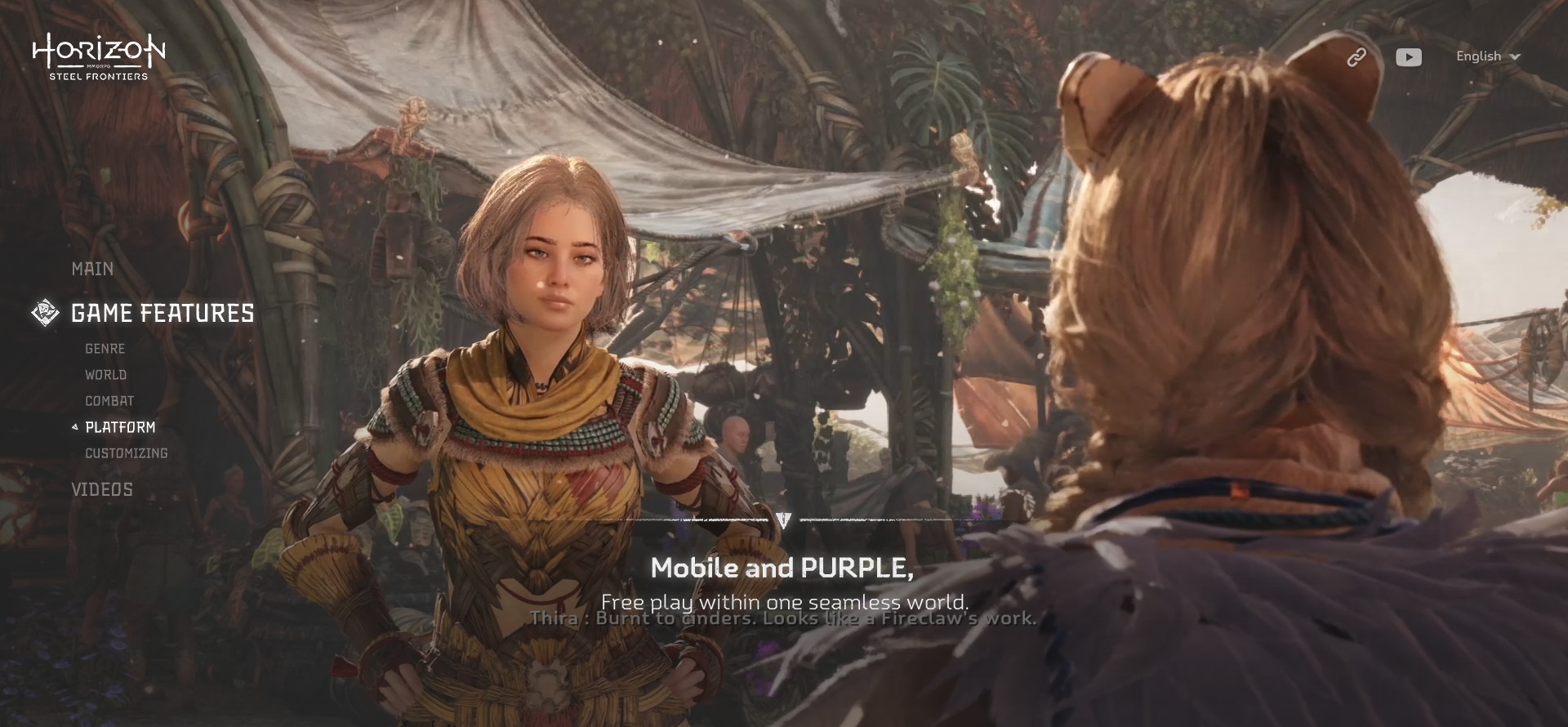1568x727 pixels.
Task: Open the Combat subsection
Action: point(109,401)
